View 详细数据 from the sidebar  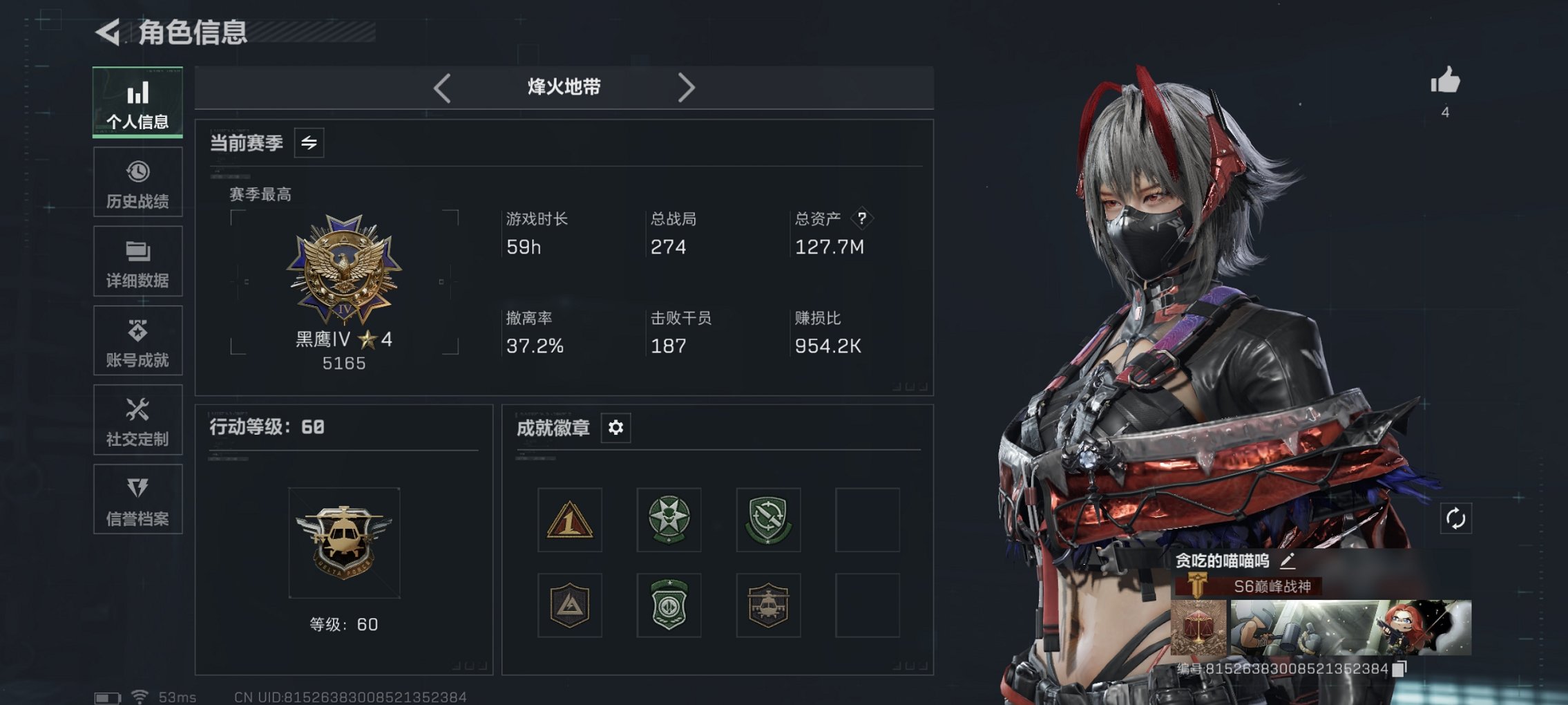(137, 261)
